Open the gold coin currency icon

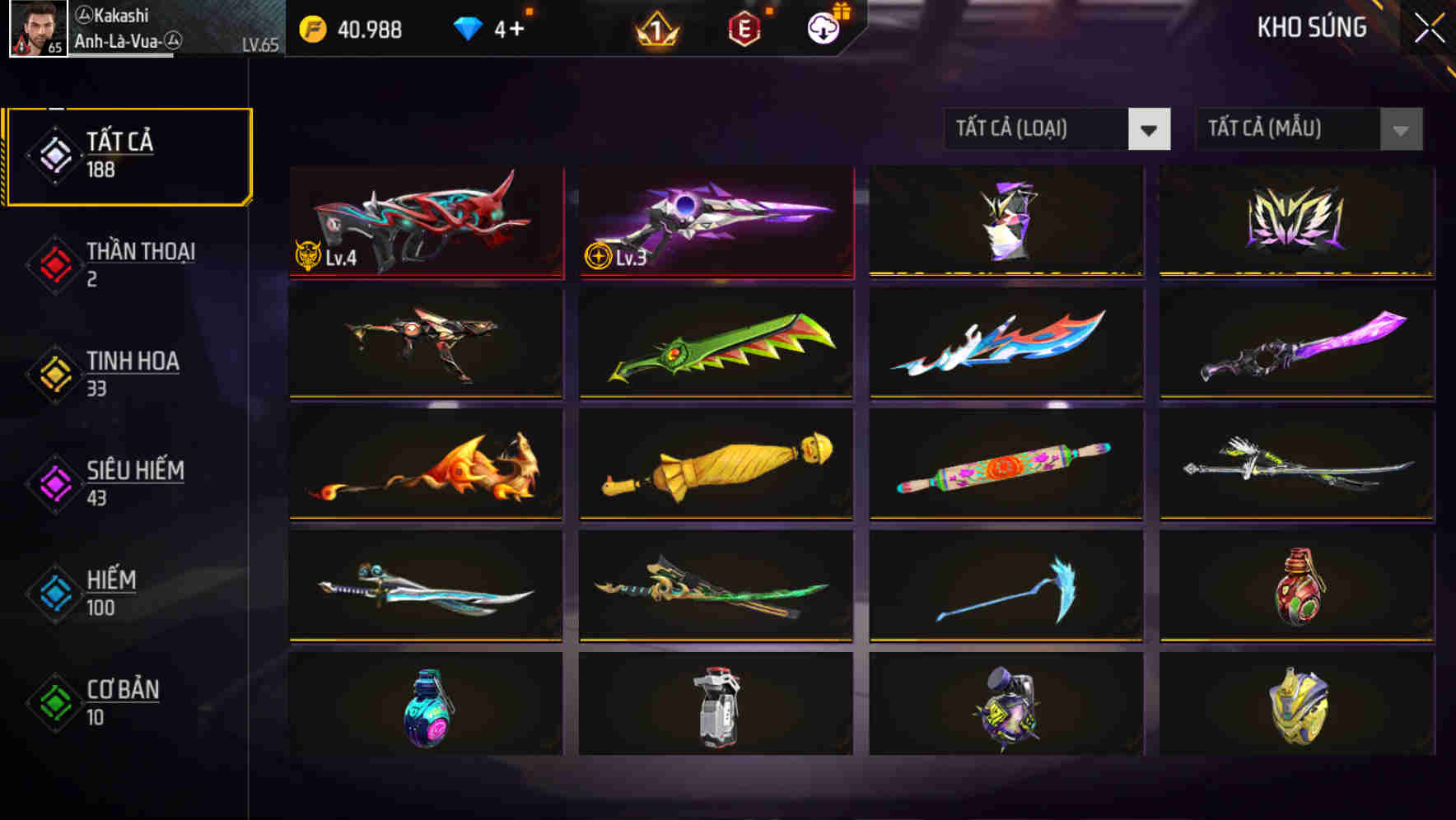pyautogui.click(x=311, y=27)
